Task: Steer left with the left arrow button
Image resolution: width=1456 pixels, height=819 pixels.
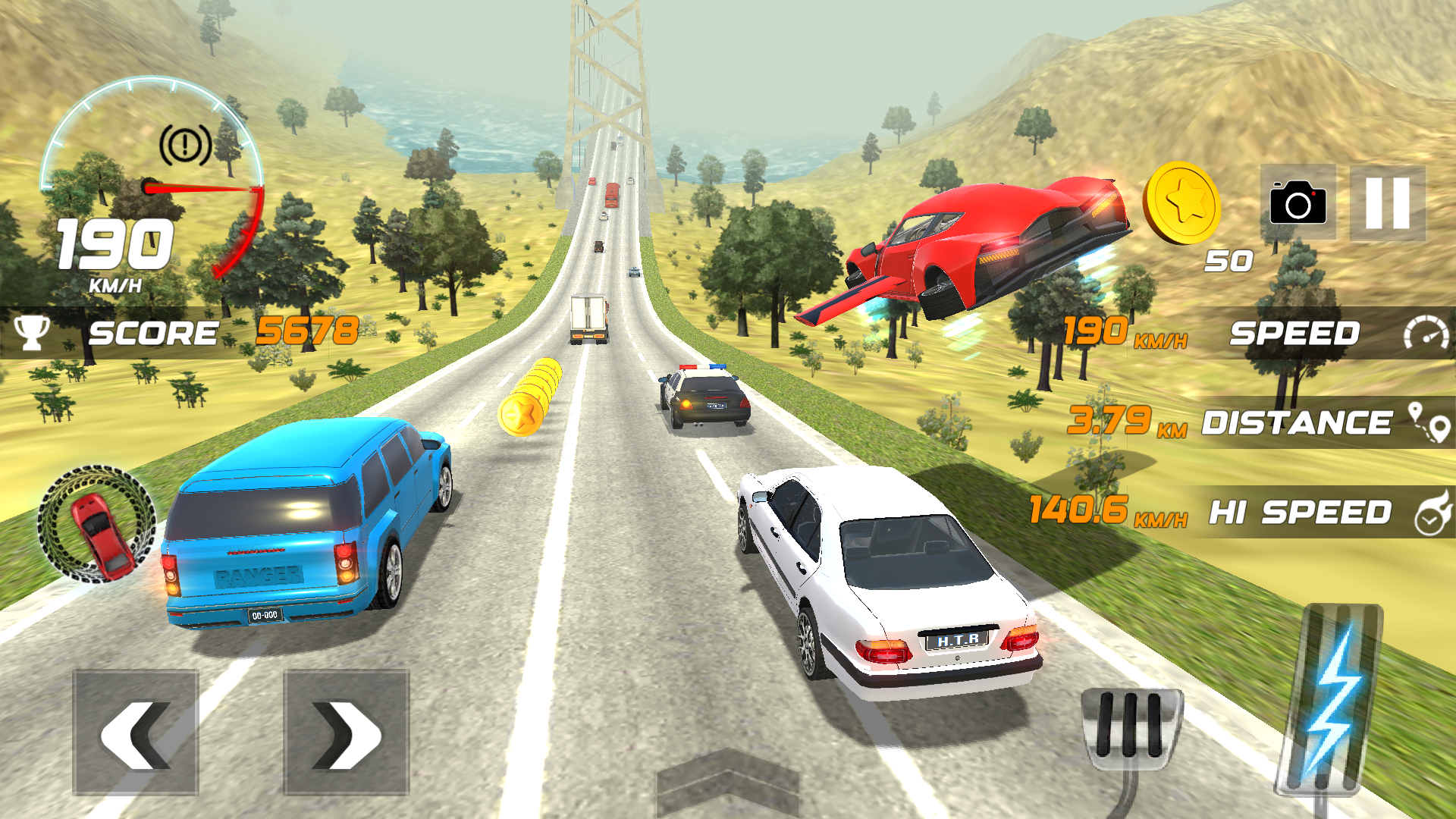Action: click(x=136, y=733)
